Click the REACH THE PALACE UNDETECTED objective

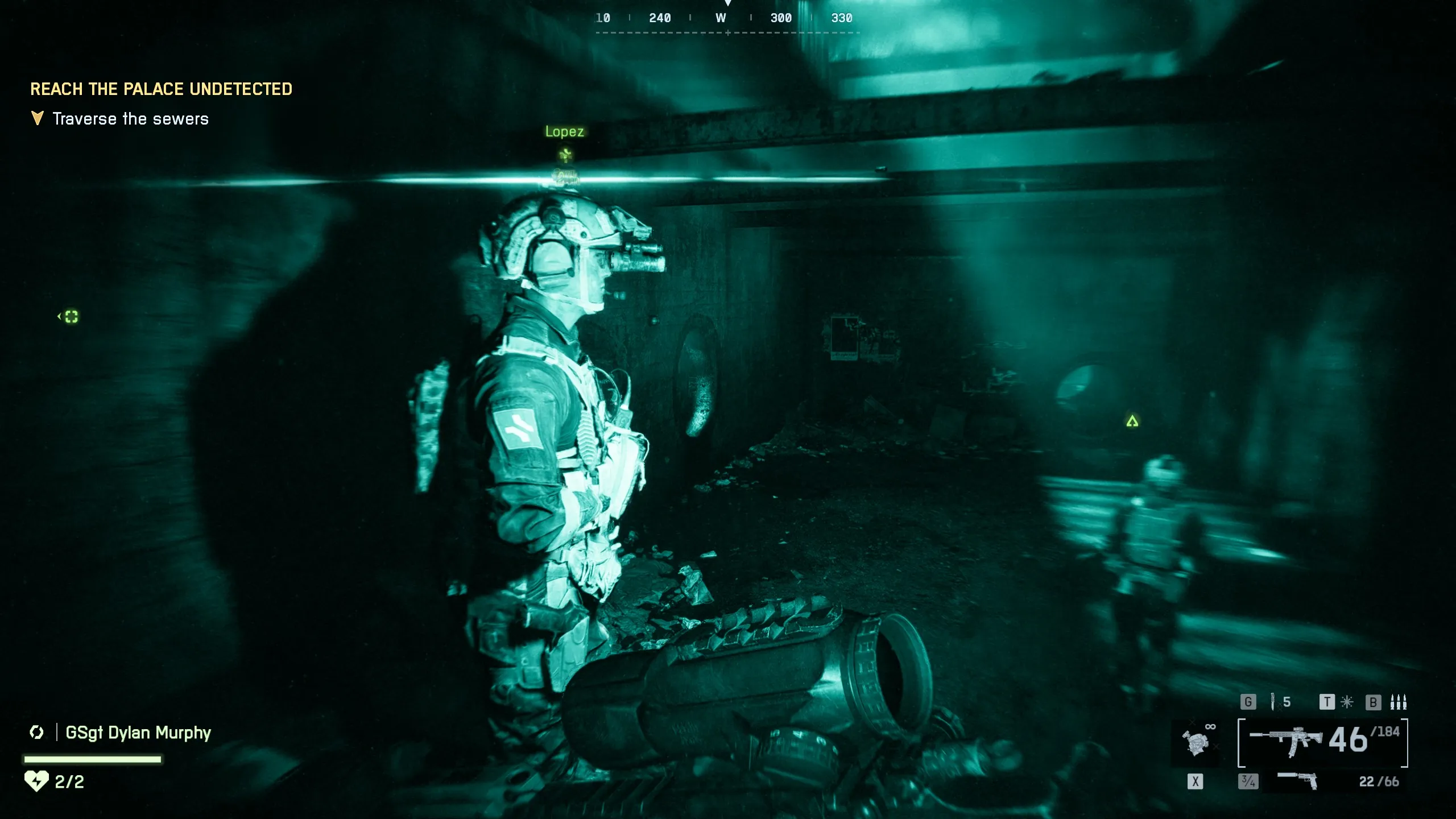pos(161,89)
